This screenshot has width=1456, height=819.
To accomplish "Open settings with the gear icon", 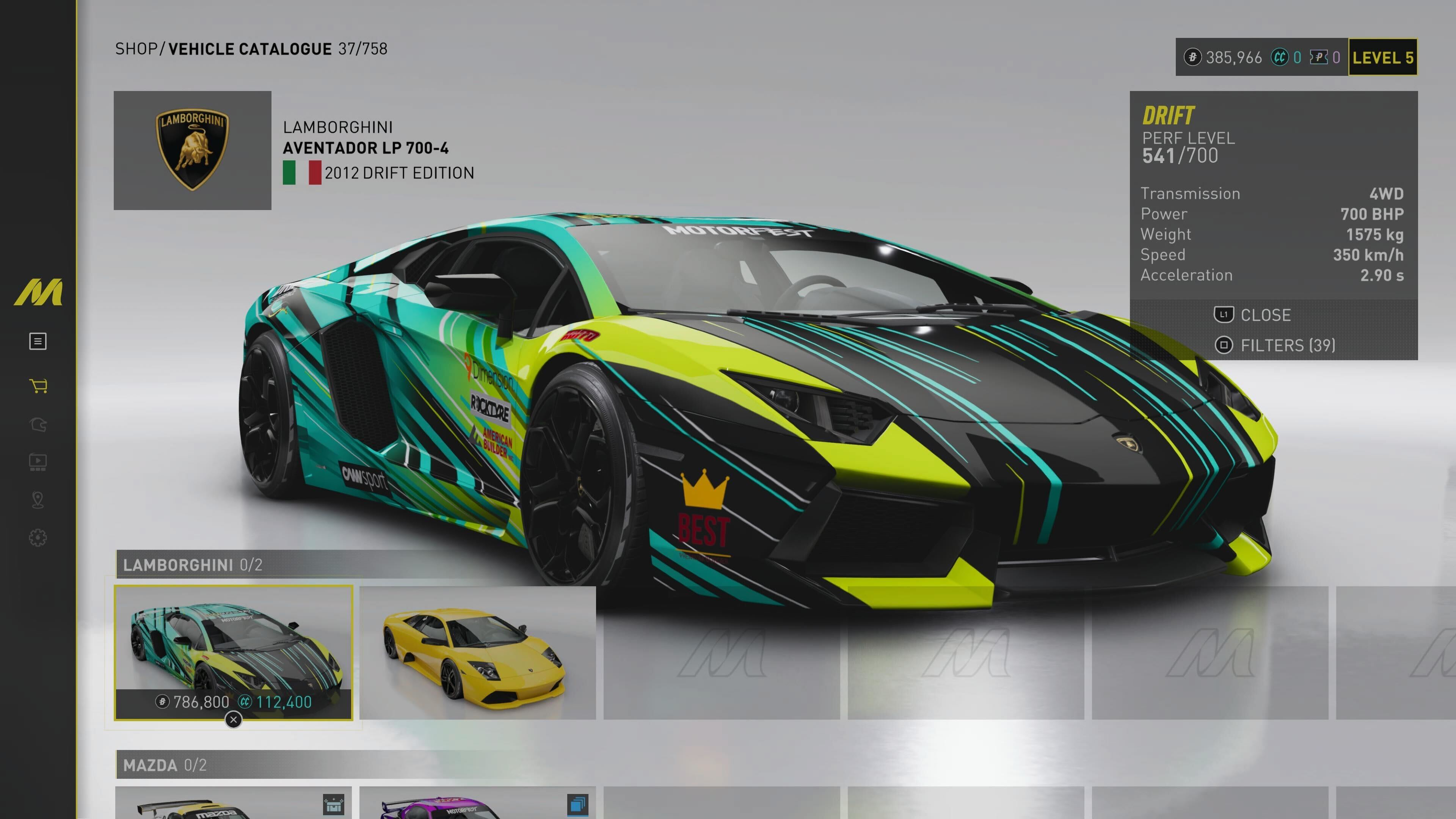I will [x=38, y=538].
